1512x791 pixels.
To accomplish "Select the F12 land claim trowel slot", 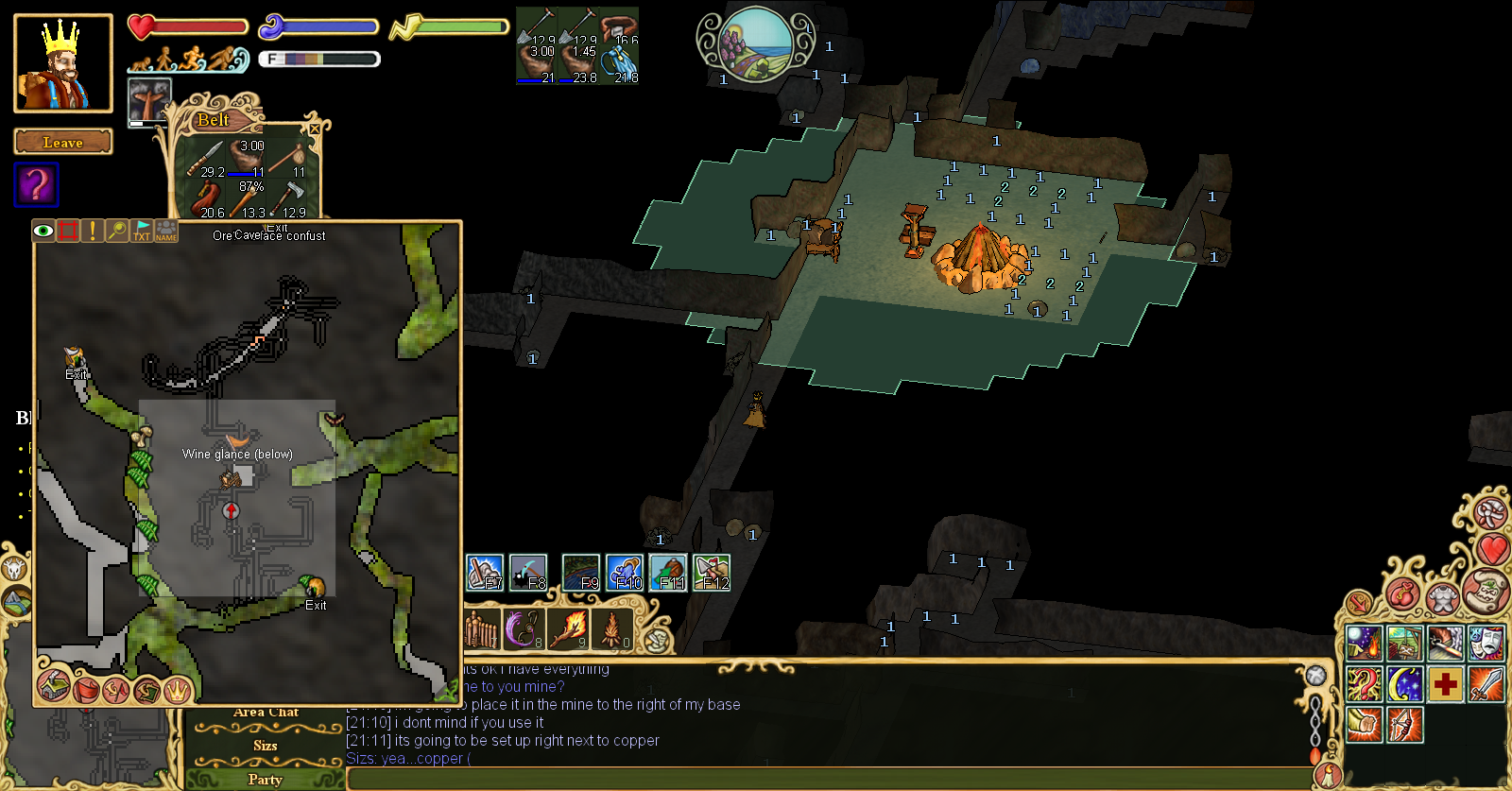I will click(x=712, y=572).
